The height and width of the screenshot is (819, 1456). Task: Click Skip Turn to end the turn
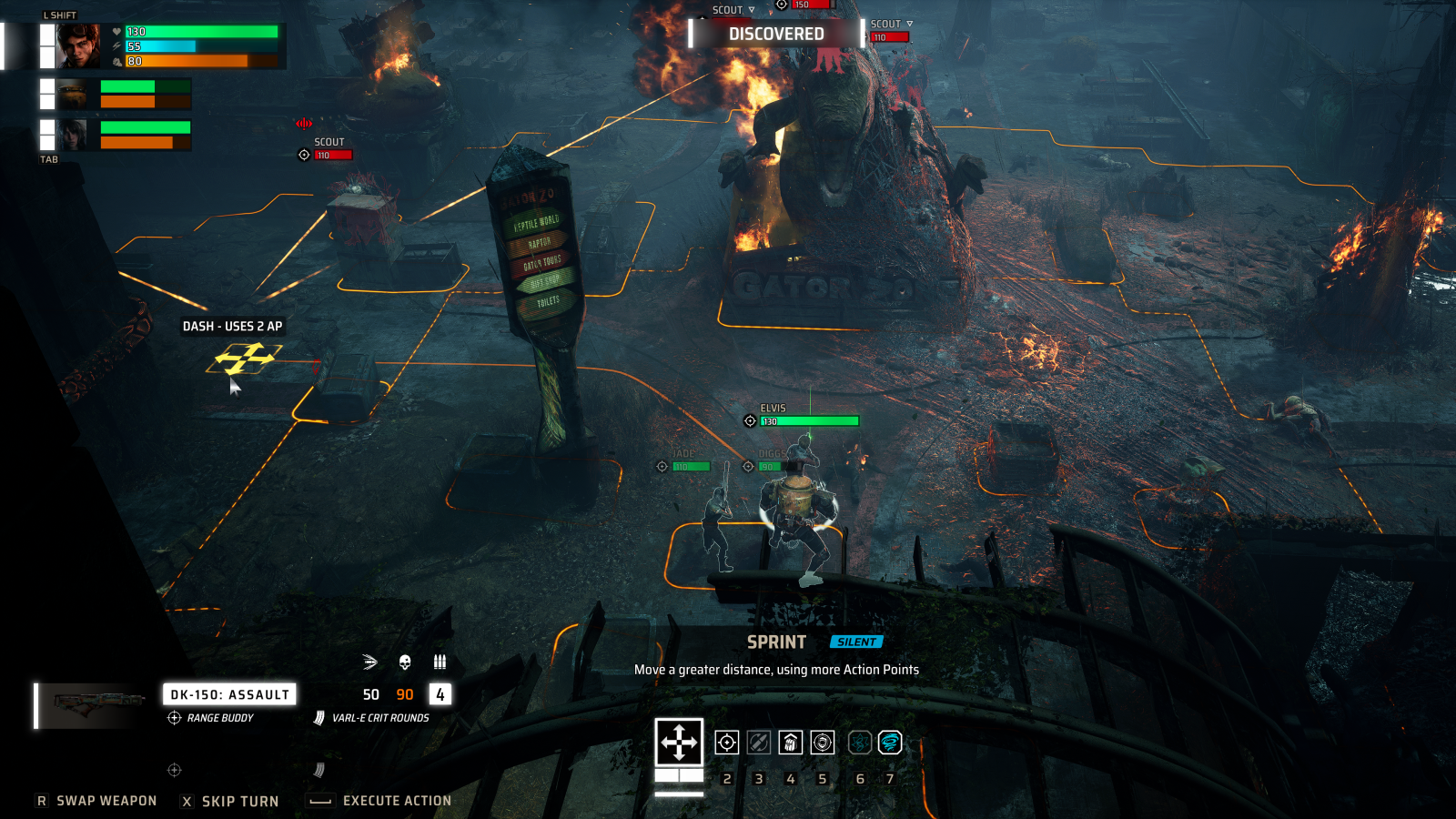240,801
